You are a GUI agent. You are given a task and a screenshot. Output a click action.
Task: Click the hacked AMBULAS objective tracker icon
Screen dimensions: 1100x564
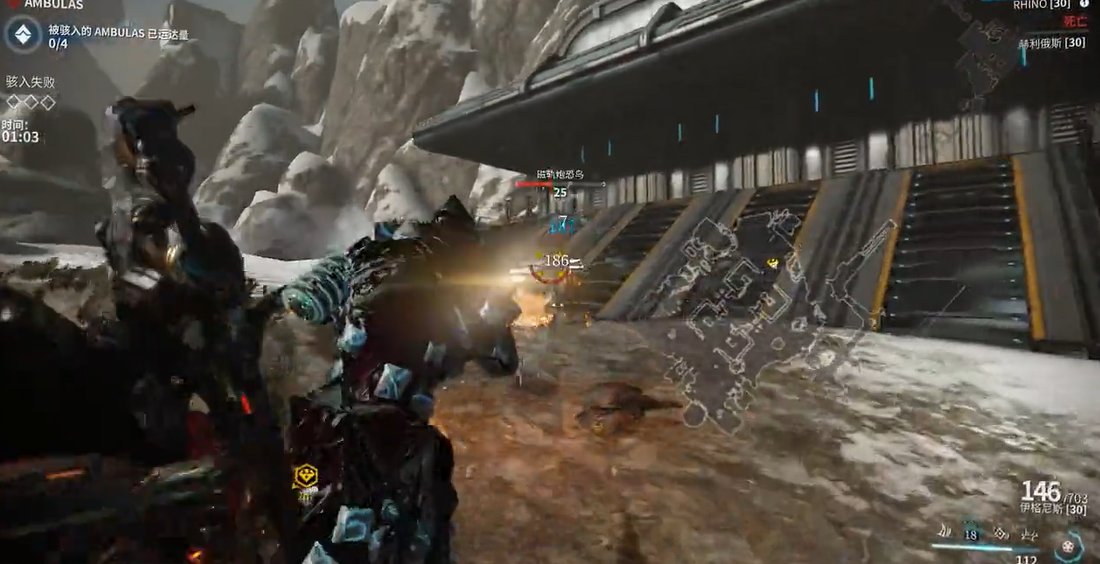(x=21, y=35)
